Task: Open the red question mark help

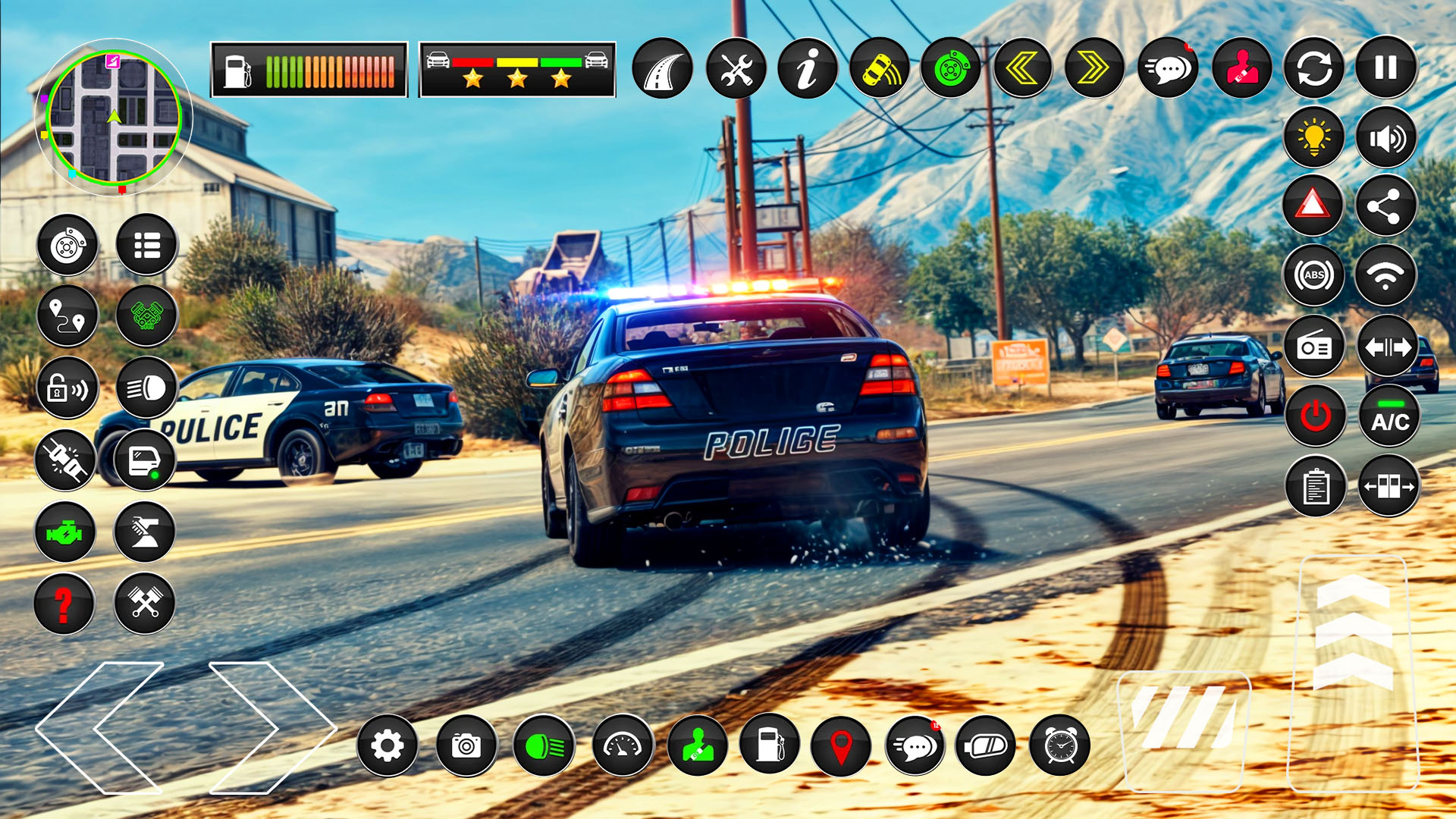Action: tap(64, 604)
